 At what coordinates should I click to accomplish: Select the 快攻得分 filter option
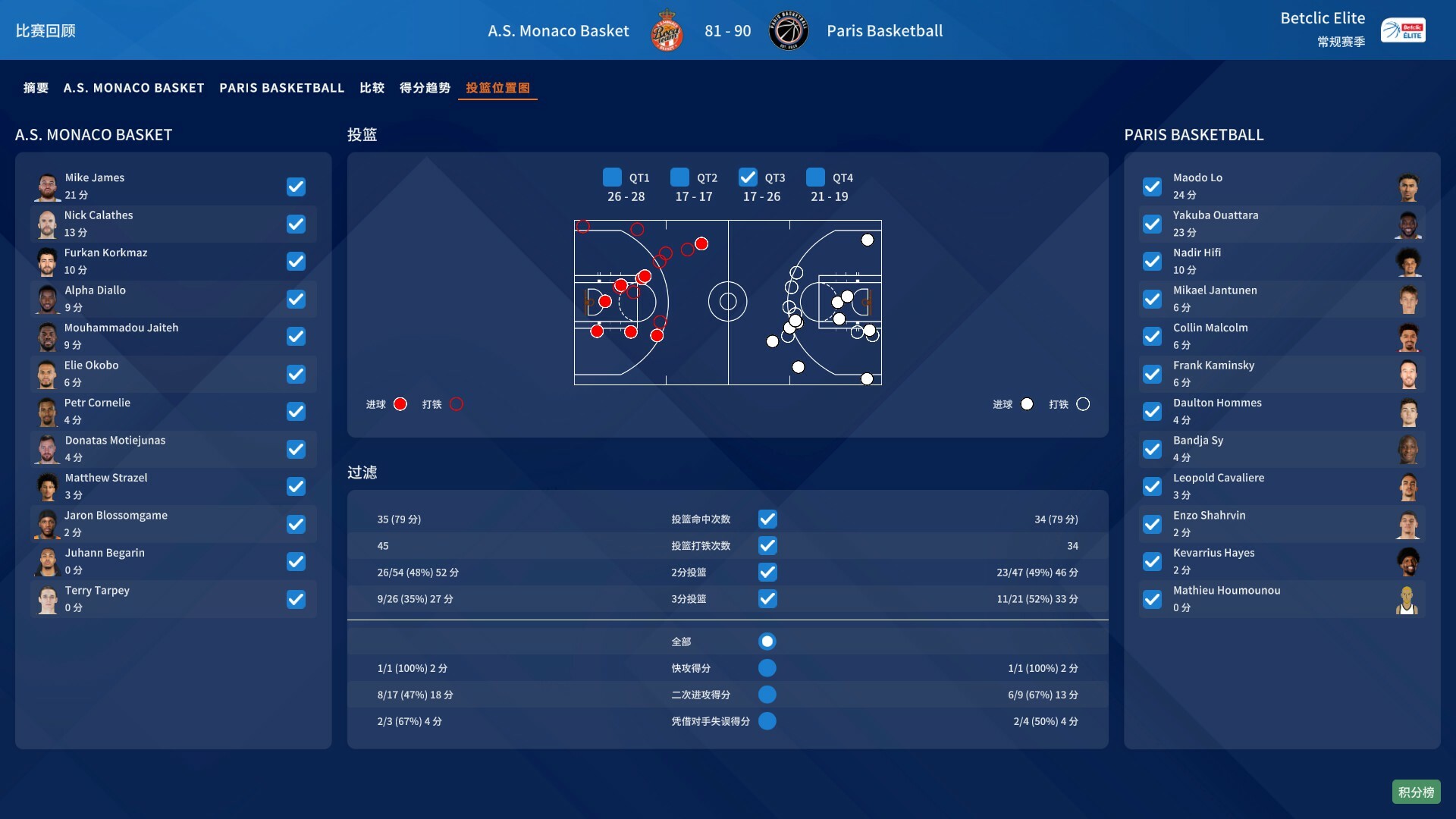point(768,668)
